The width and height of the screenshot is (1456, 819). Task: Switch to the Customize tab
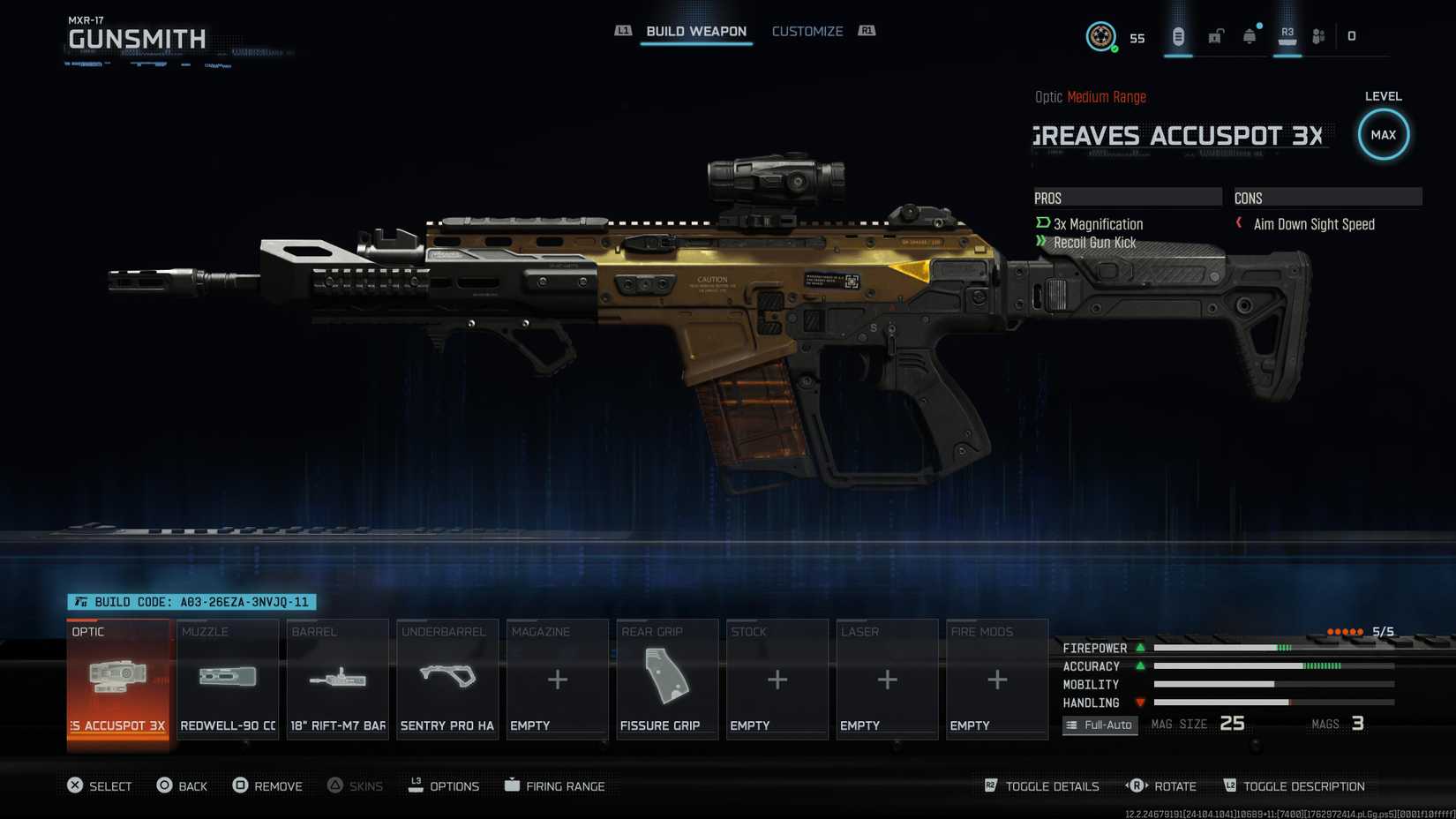click(807, 31)
